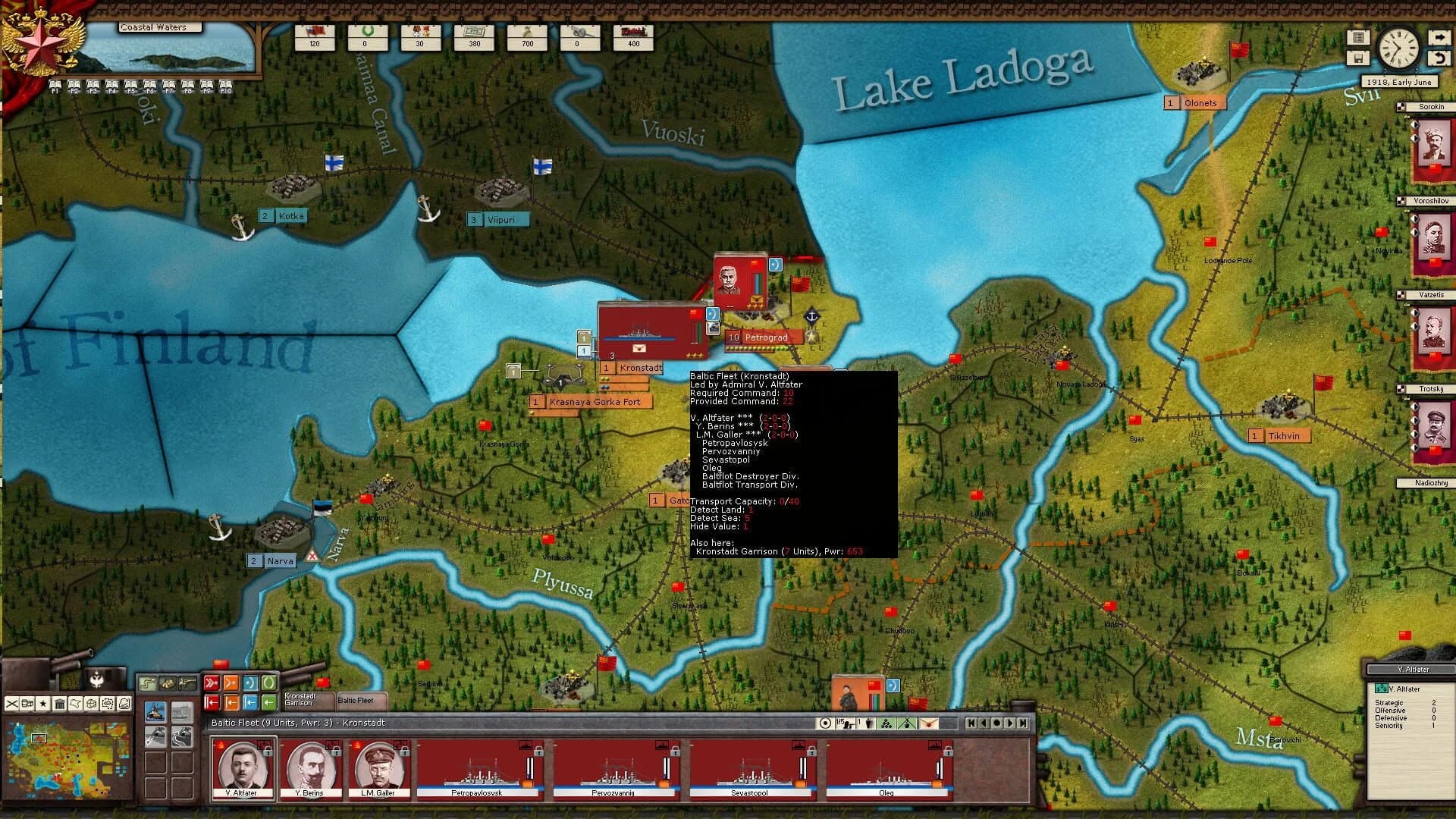Toggle the lock on the Oleg ship card
Screen dimensions: 1456x819
tap(947, 752)
